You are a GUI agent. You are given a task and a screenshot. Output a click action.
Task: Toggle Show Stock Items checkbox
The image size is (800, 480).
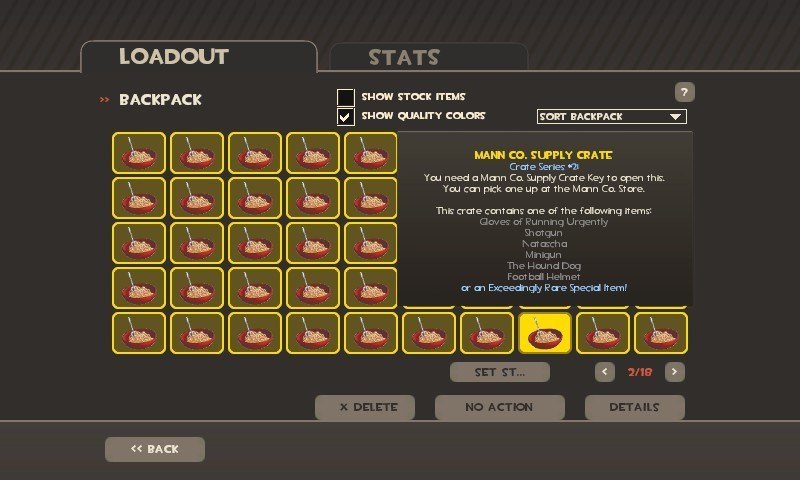click(x=346, y=97)
